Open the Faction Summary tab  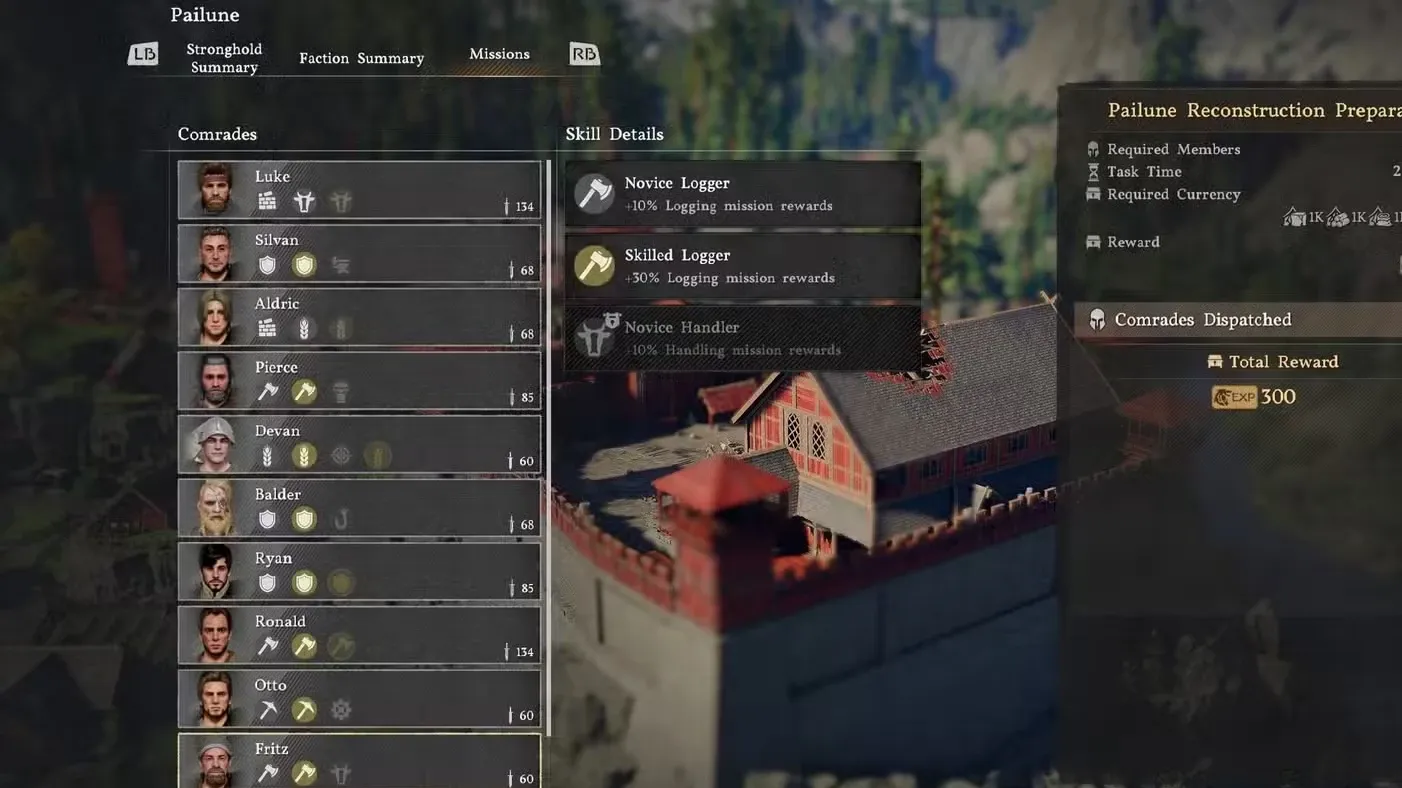click(361, 58)
